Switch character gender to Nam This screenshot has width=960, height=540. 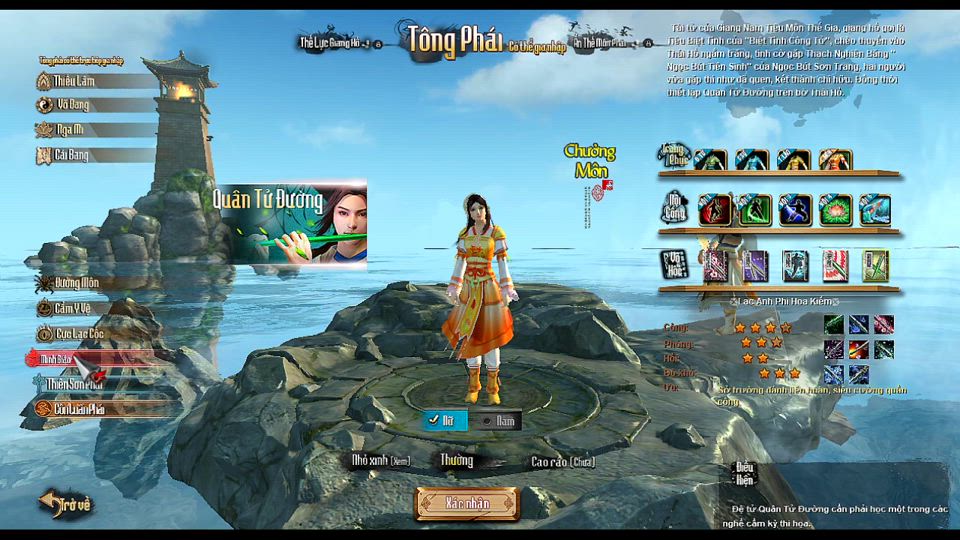tap(500, 421)
